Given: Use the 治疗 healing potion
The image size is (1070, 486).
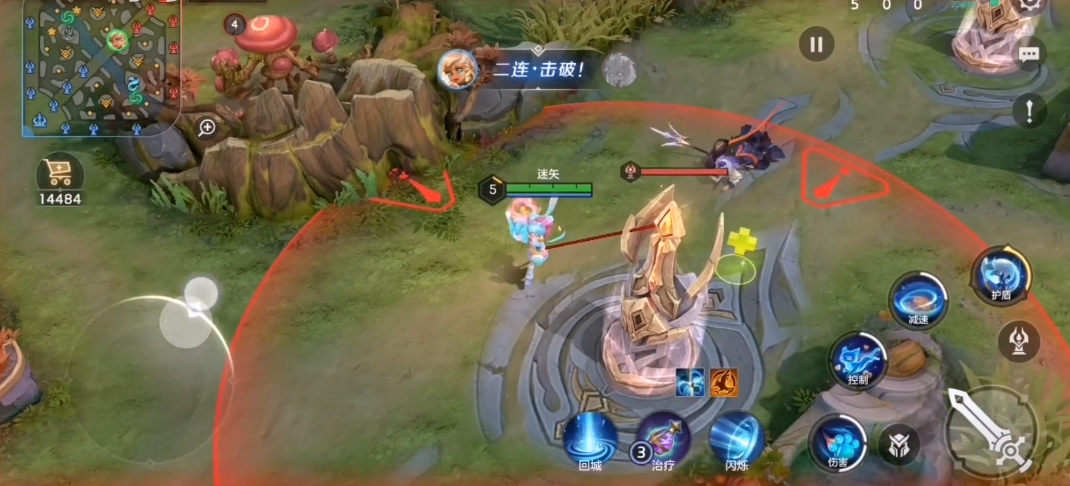Looking at the screenshot, I should tap(664, 441).
